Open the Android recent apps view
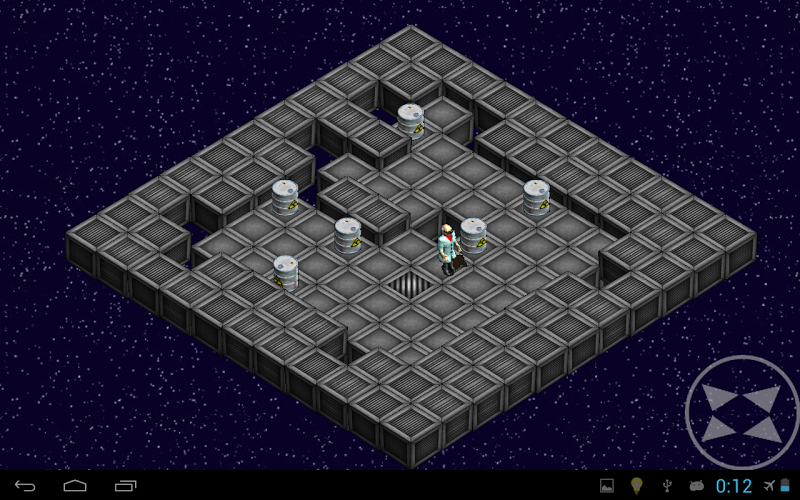This screenshot has width=800, height=500. point(125,486)
